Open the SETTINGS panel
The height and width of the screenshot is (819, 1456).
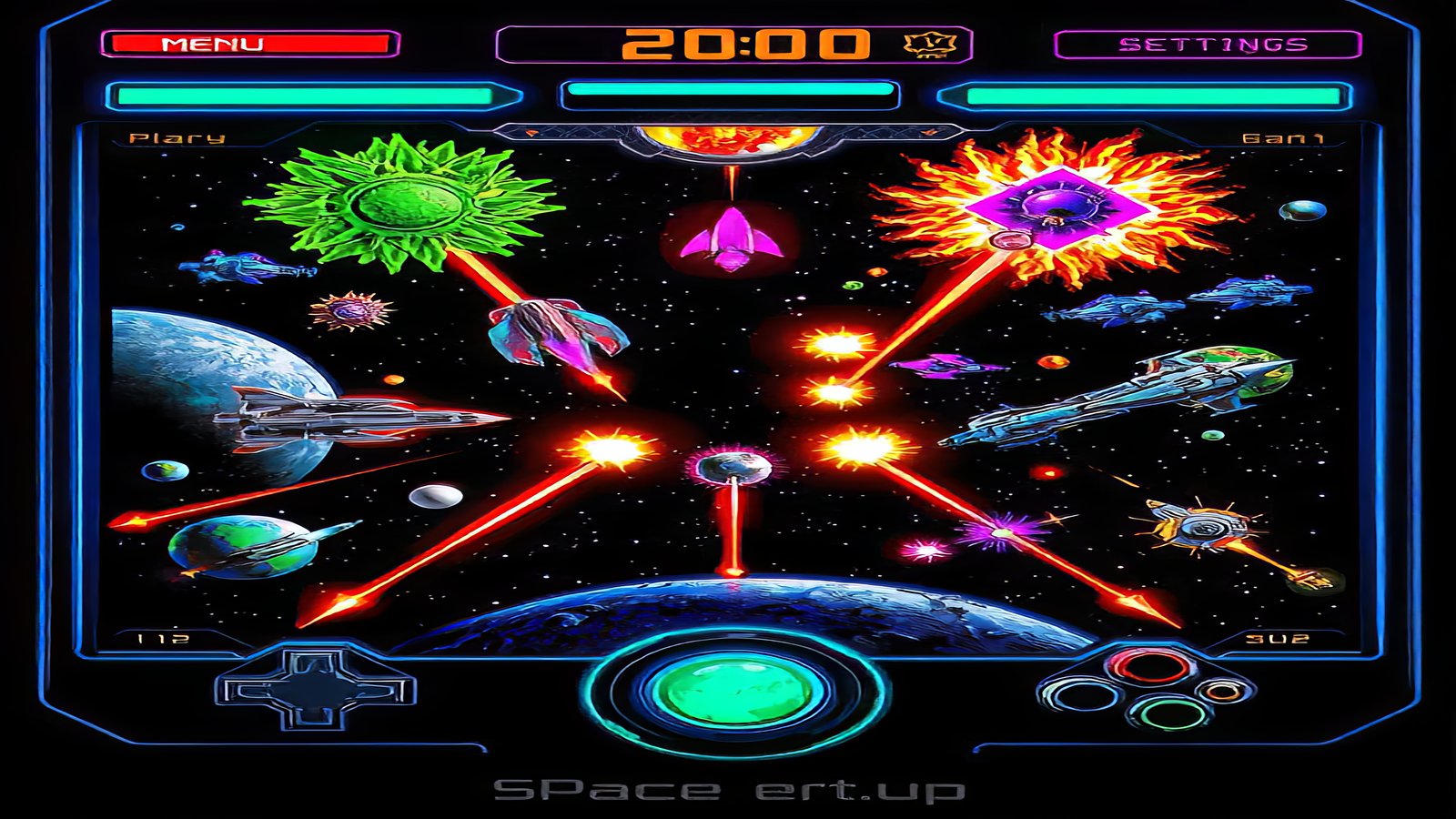[1213, 41]
